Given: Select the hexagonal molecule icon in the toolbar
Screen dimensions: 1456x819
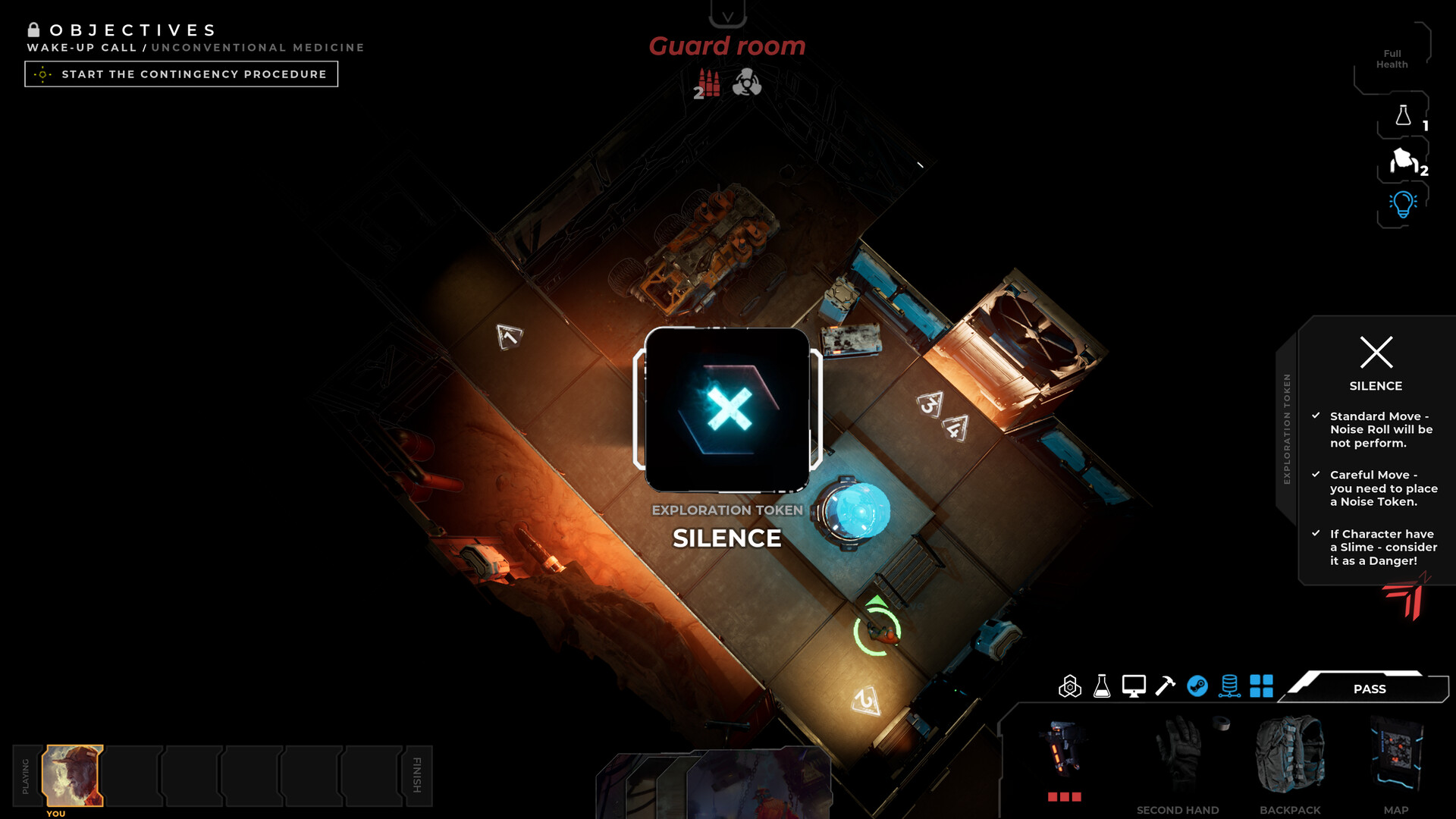Looking at the screenshot, I should point(1070,688).
